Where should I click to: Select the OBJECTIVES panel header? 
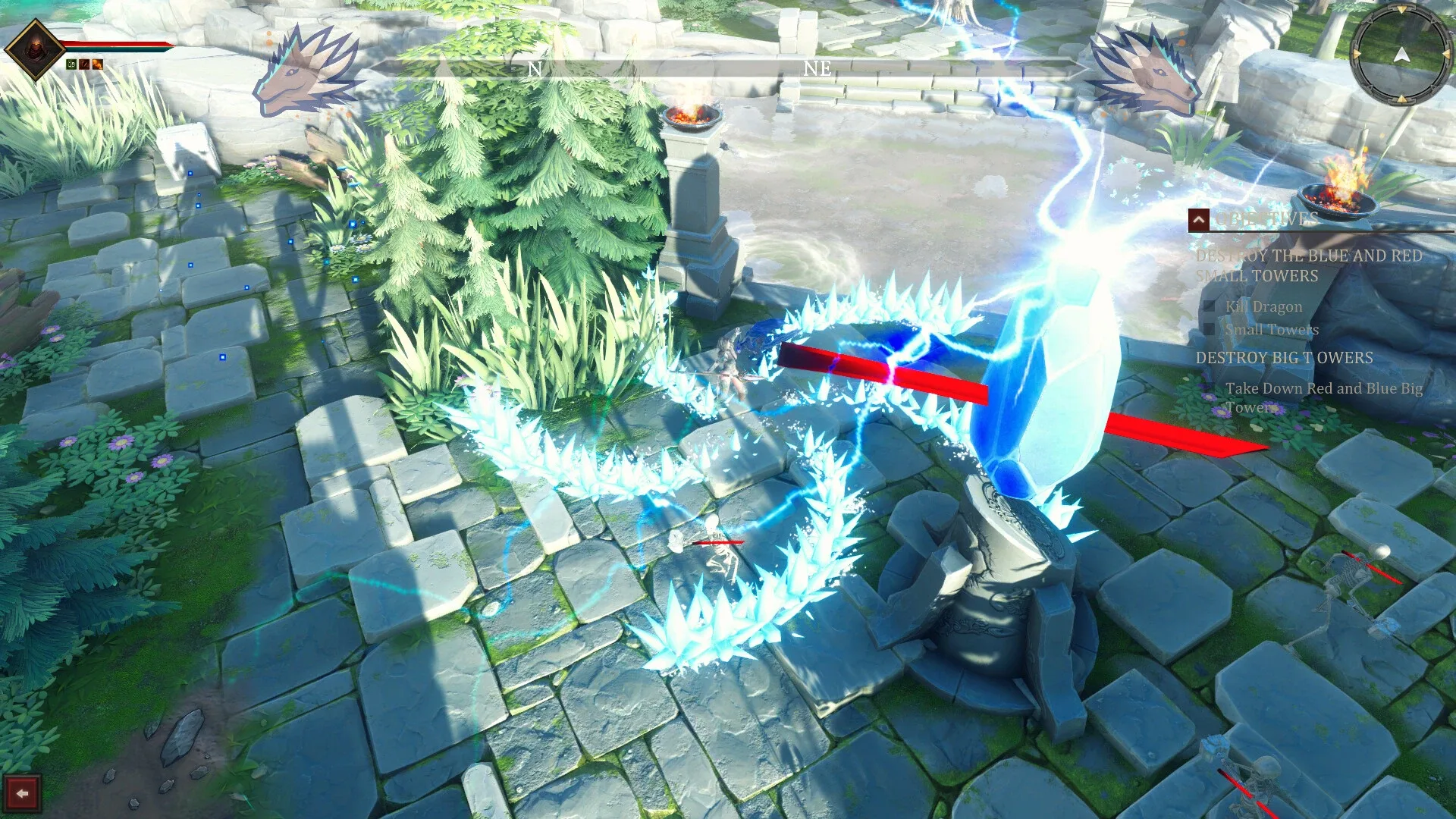tap(1267, 219)
